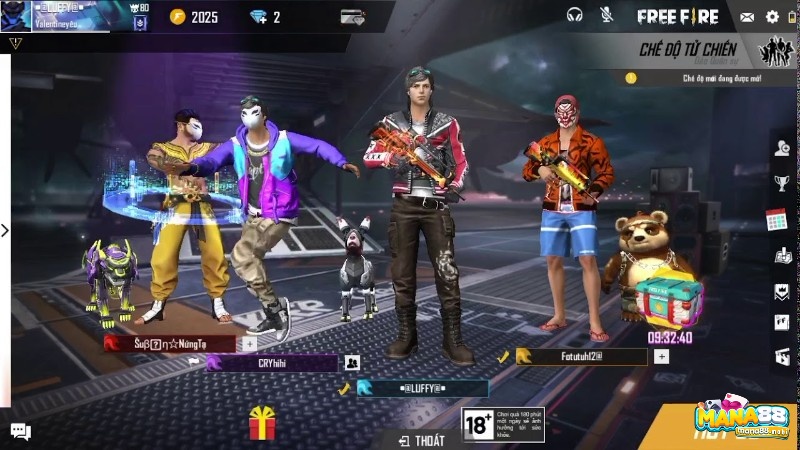Open the chat bubble panel

click(20, 431)
